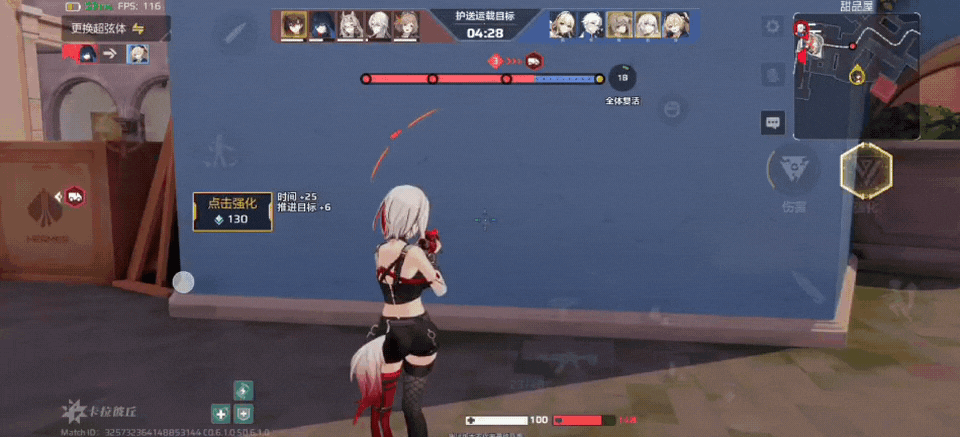Tap the virtual joystick knob
The width and height of the screenshot is (960, 437).
(x=183, y=282)
